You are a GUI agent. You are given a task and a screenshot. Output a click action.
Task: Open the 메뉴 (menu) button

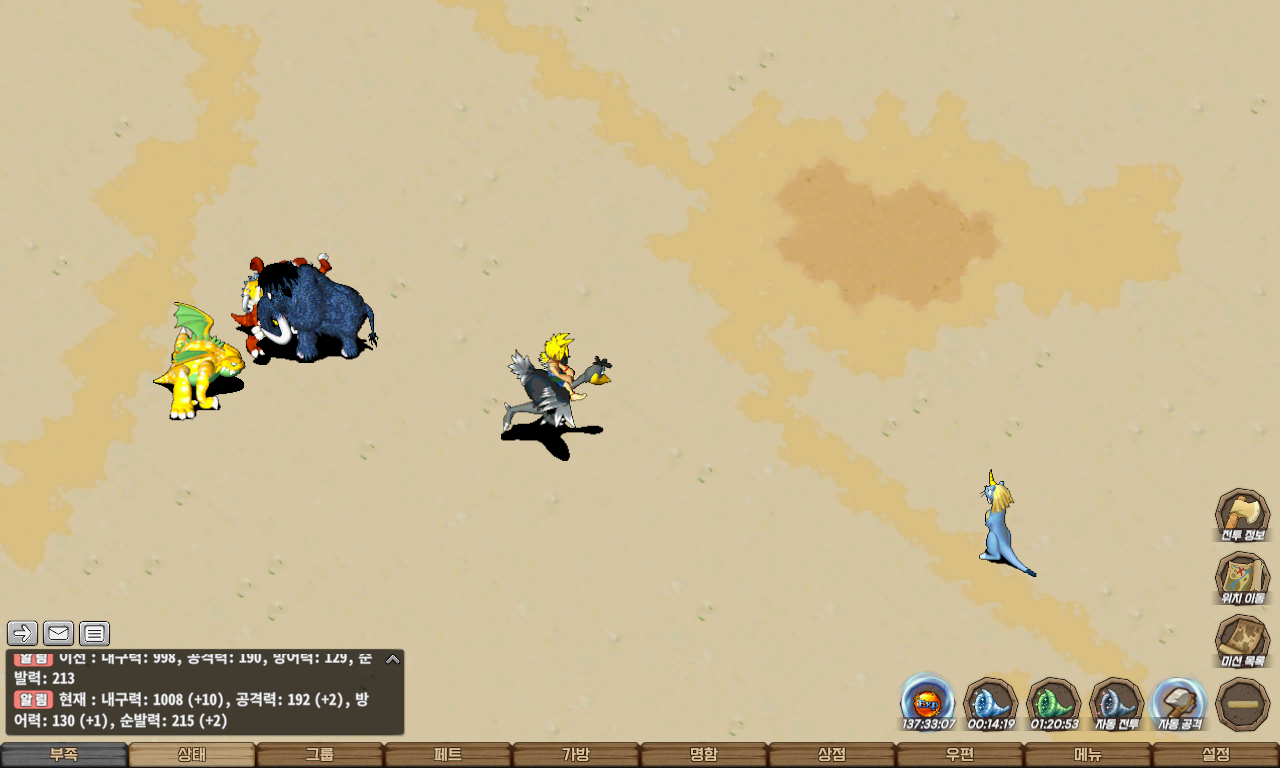point(1088,755)
